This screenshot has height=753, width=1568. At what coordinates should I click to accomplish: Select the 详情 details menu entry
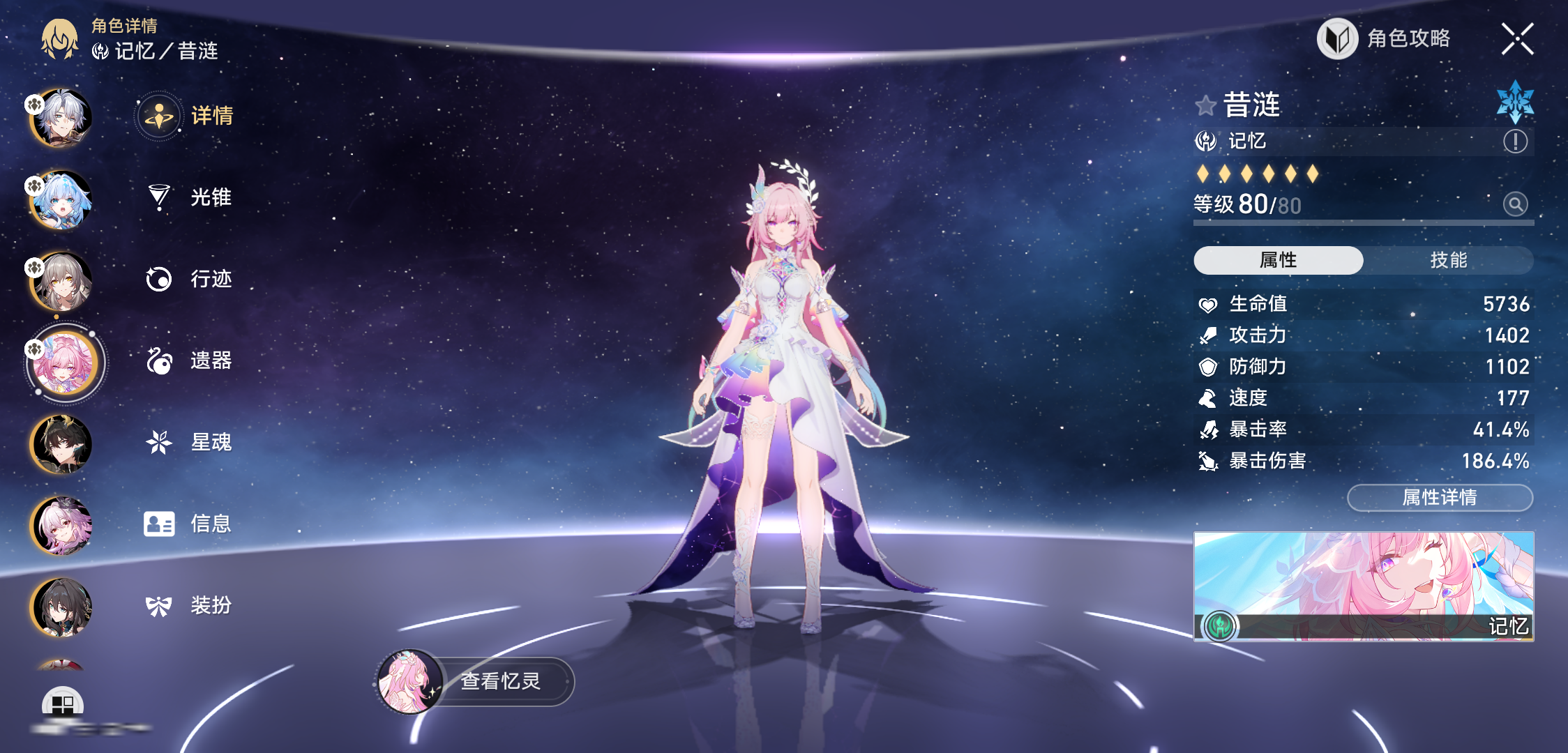point(186,116)
